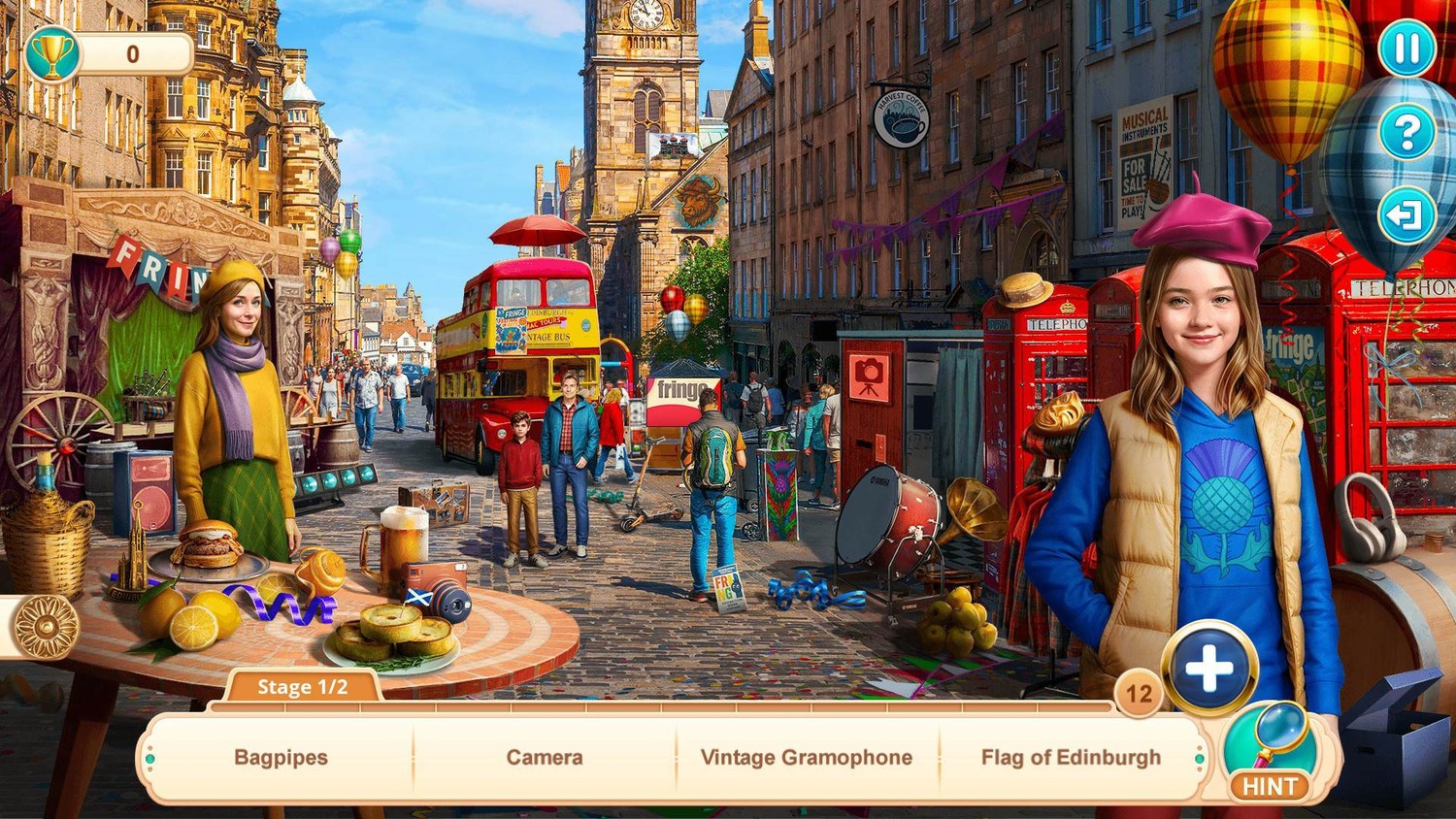Choose Vintage Gramophone in the item list
The width and height of the screenshot is (1456, 819).
806,758
